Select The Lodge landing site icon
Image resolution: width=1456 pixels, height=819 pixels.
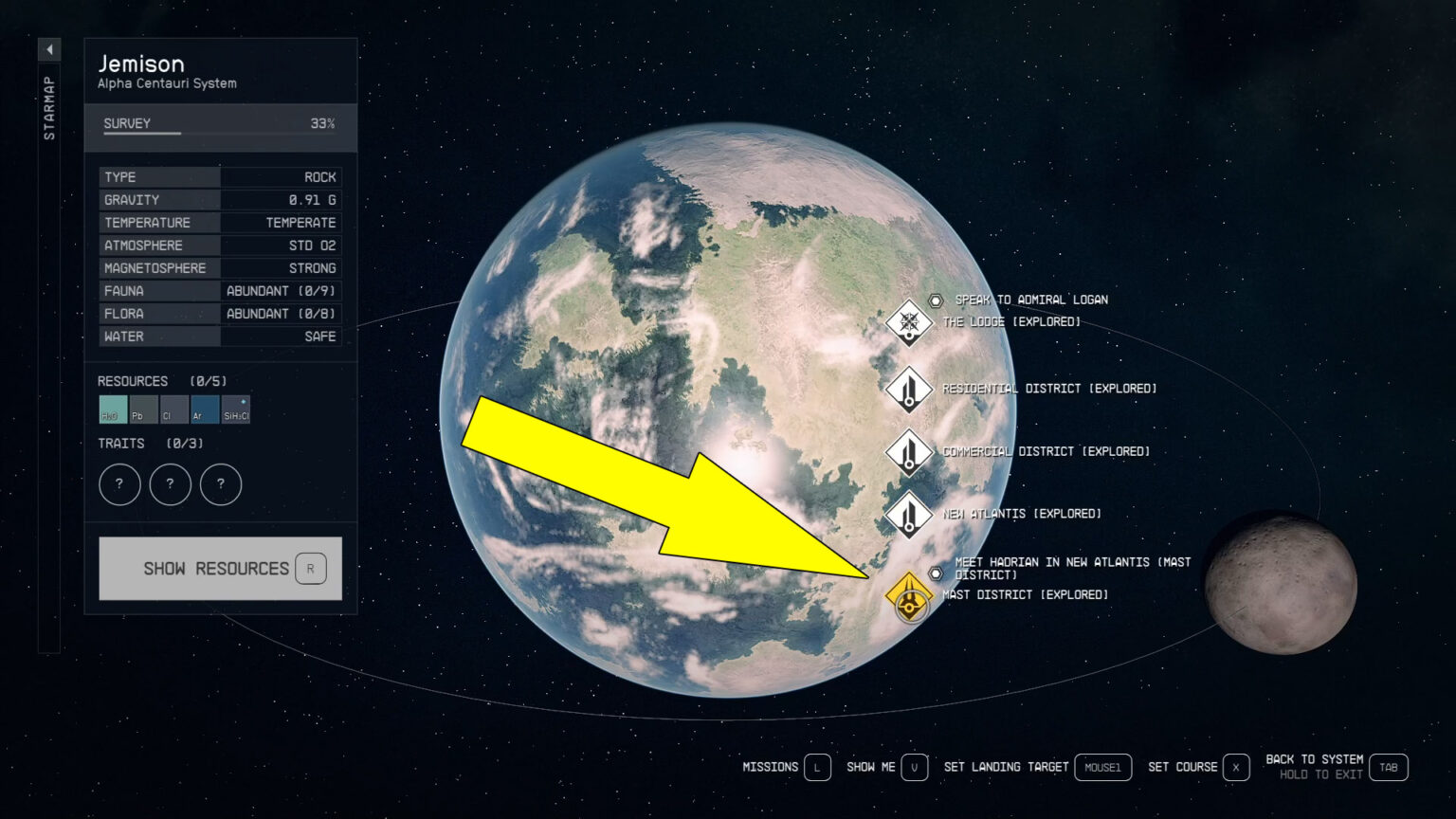[908, 323]
